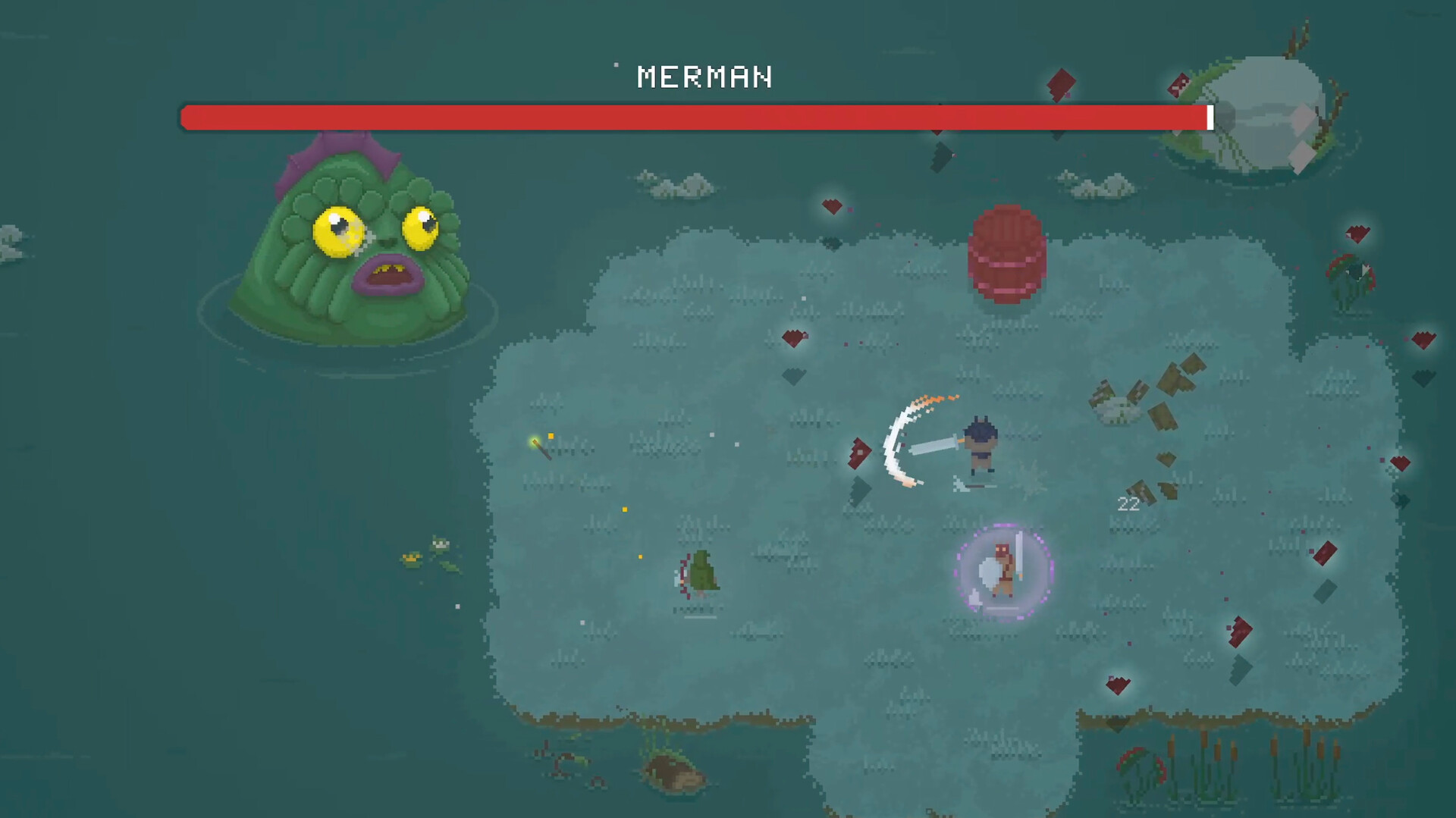Viewport: 1456px width, 818px height.
Task: Pick up the glowing magic wand
Action: (x=541, y=449)
